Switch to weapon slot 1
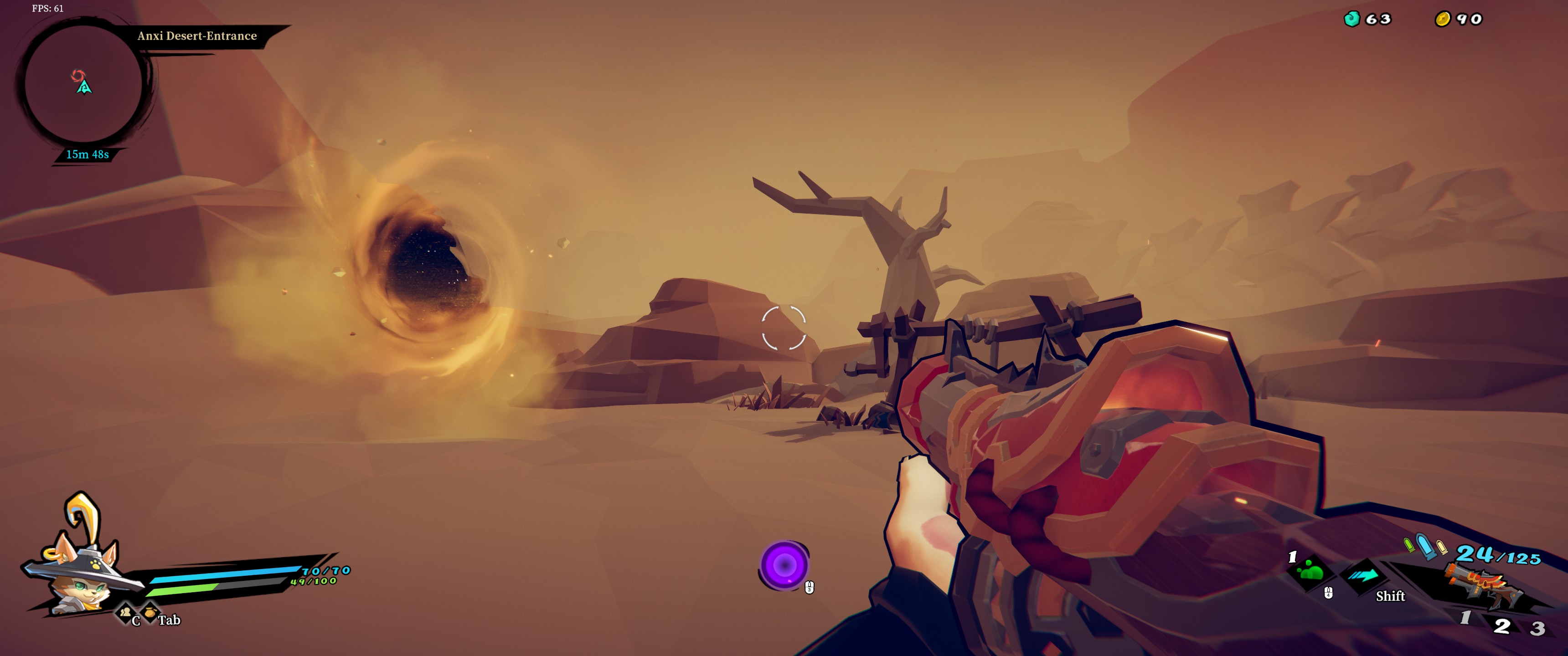Screen dimensions: 1568x656 click(x=1466, y=618)
